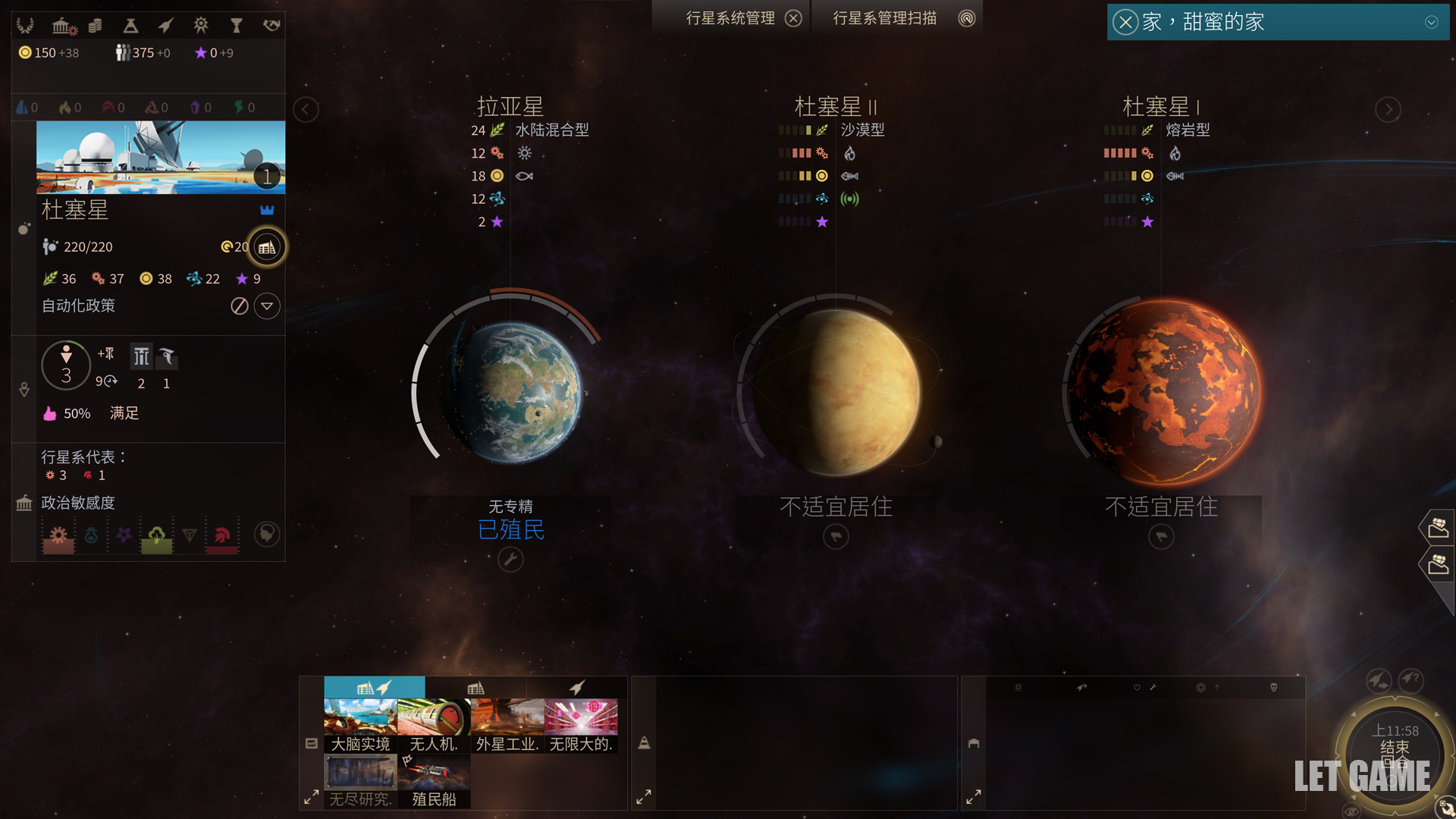
Task: Switch to ships-only build tab
Action: click(x=577, y=688)
